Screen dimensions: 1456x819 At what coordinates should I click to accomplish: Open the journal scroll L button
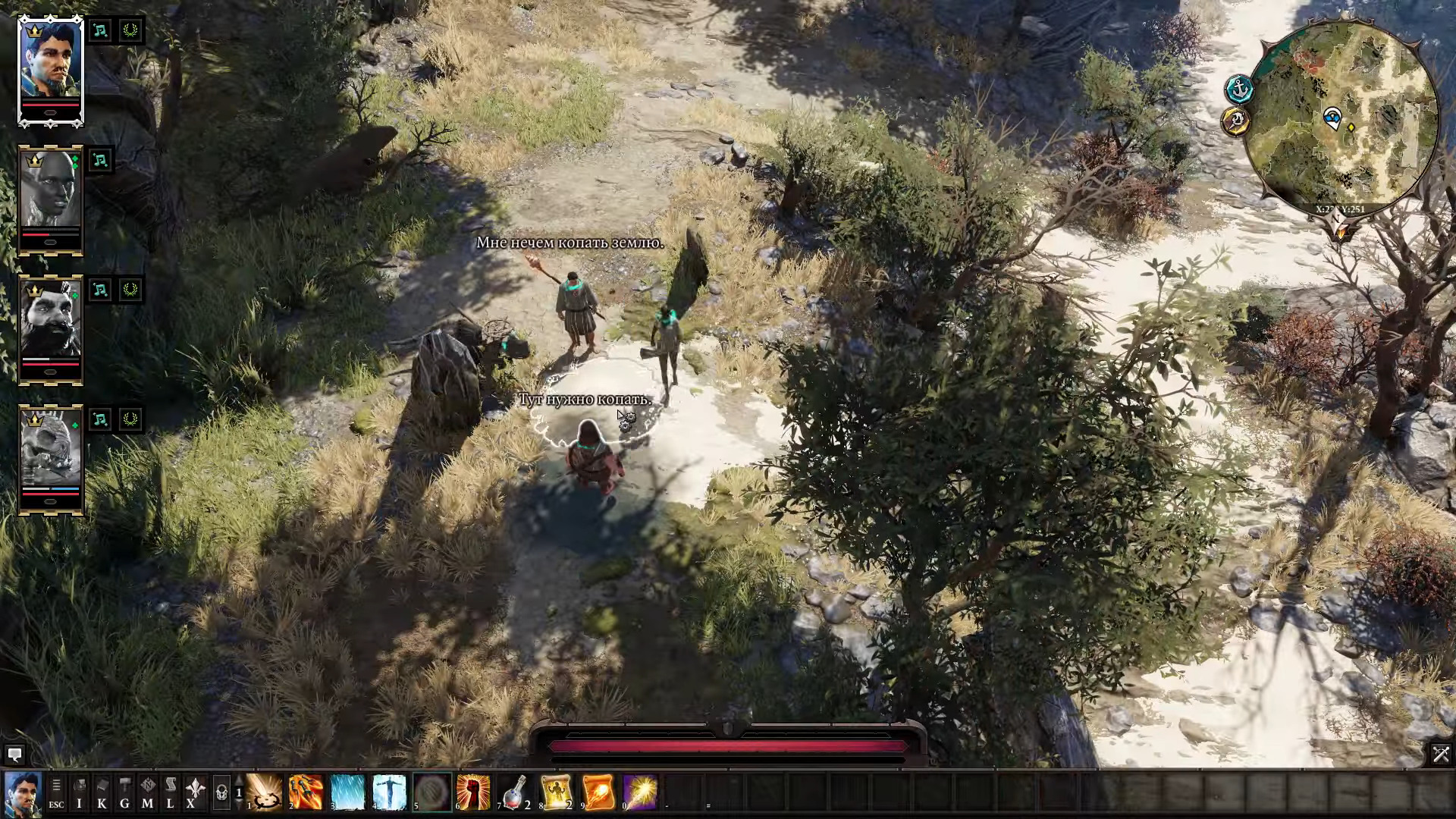tap(170, 792)
